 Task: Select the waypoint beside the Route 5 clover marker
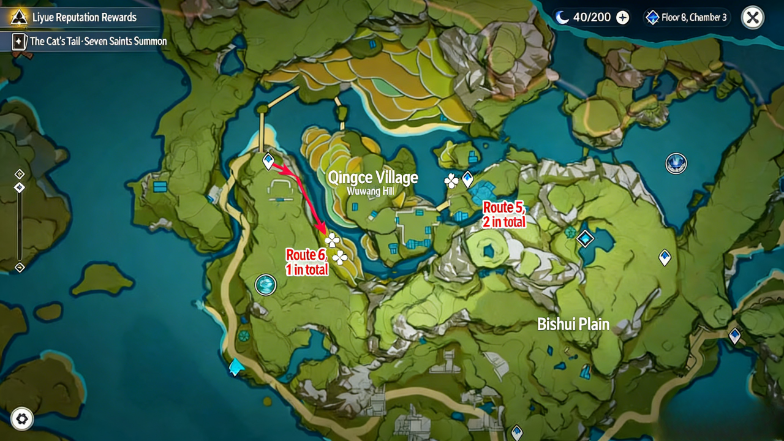[x=468, y=178]
